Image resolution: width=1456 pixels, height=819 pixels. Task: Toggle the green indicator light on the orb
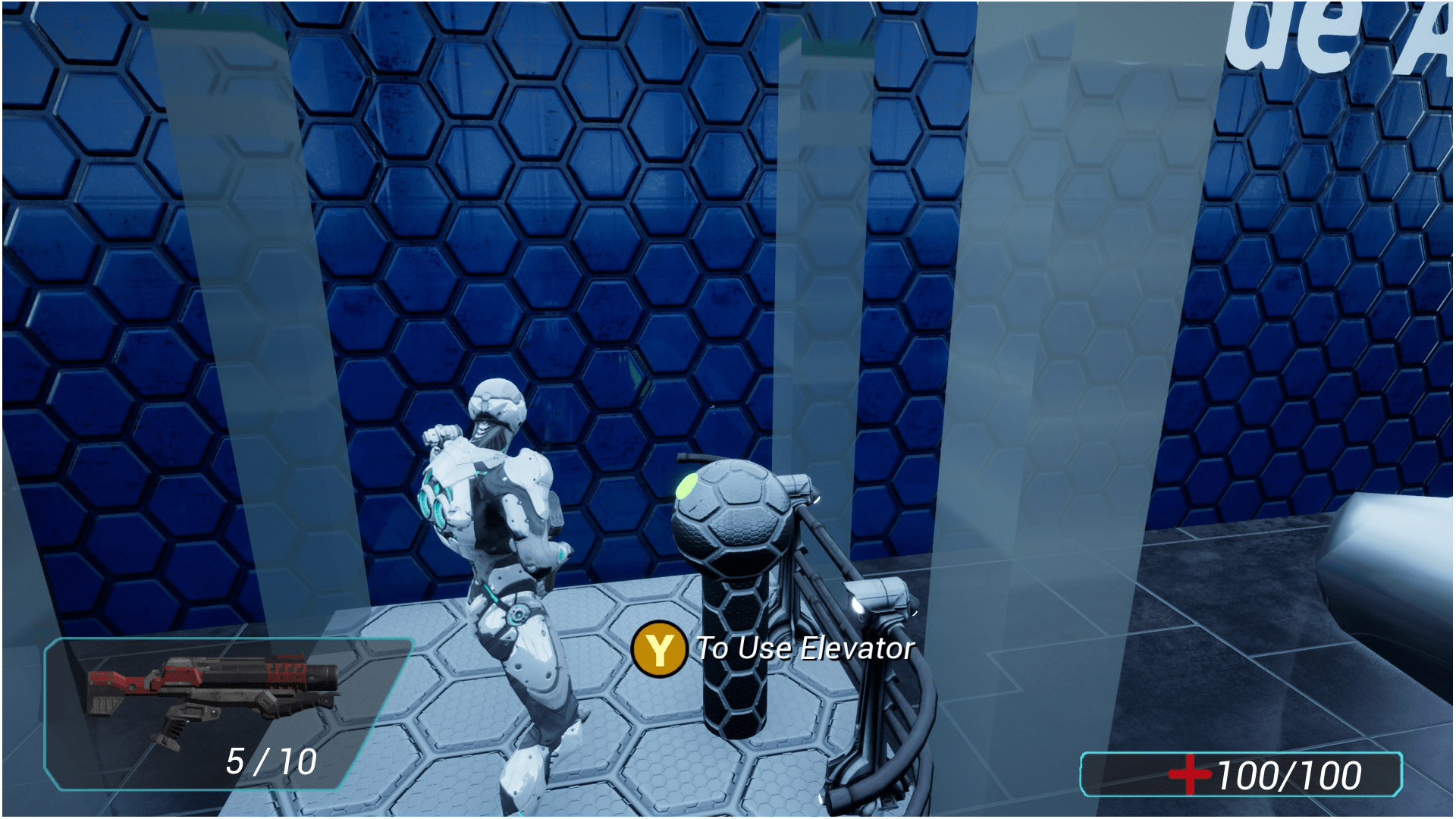pyautogui.click(x=688, y=485)
